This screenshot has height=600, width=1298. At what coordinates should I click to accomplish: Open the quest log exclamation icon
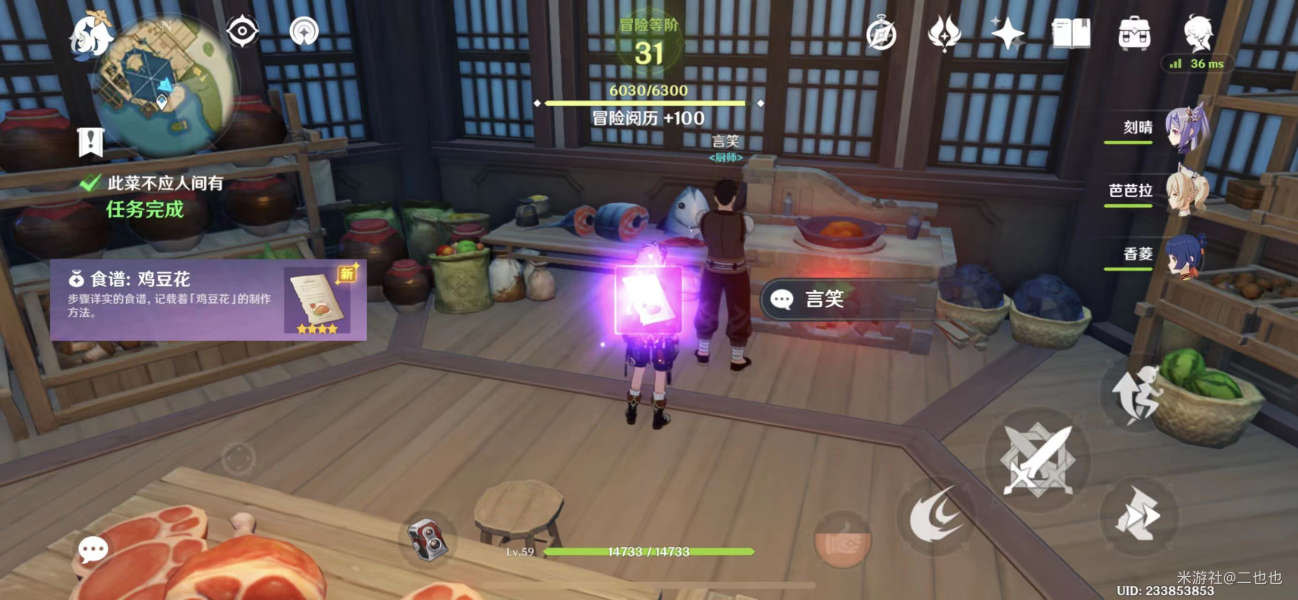click(90, 143)
